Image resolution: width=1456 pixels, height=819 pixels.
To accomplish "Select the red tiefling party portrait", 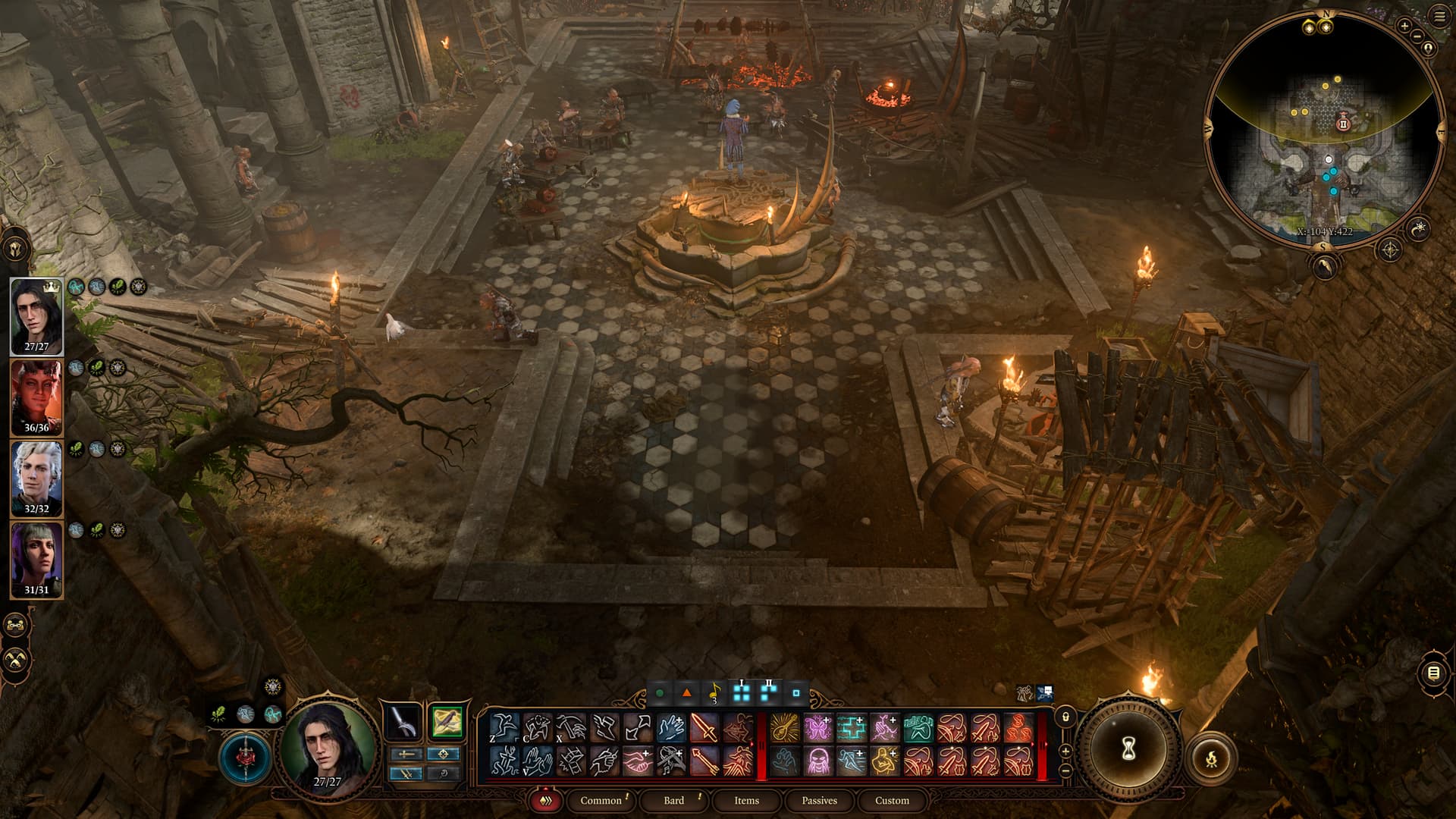I will [36, 397].
